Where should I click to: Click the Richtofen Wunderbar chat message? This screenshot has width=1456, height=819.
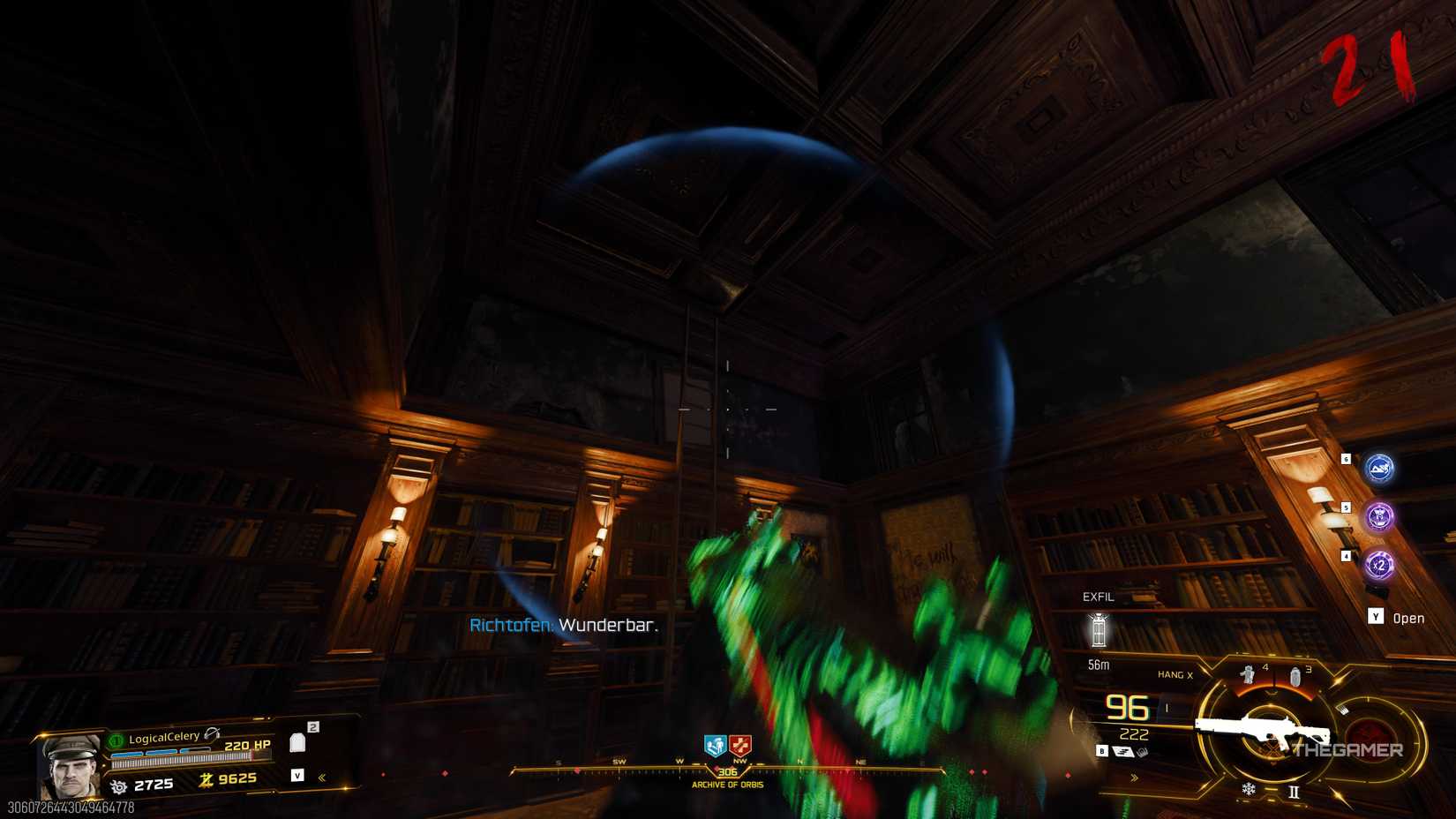pyautogui.click(x=563, y=626)
